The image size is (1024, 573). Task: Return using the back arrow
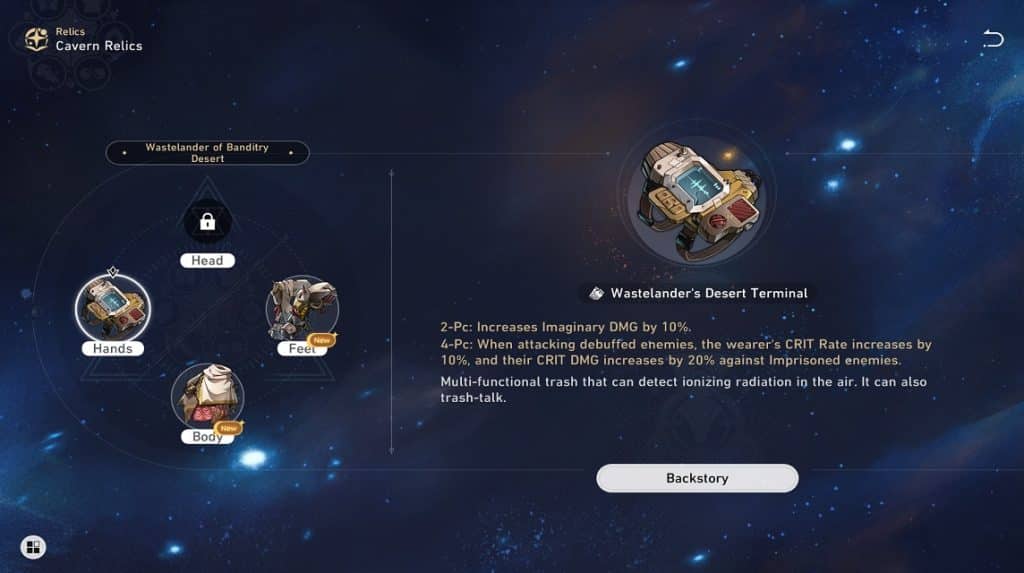[992, 39]
